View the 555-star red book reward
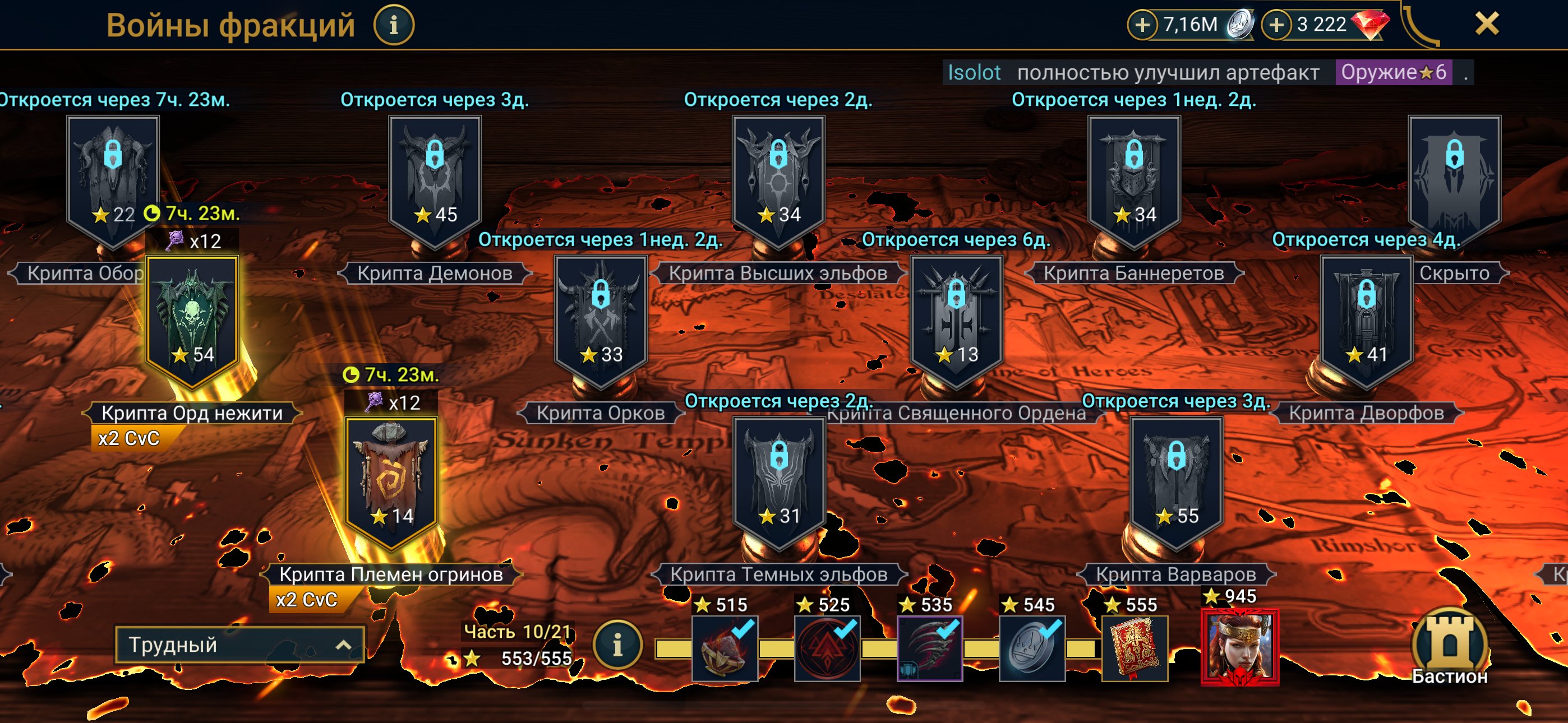 point(1135,647)
